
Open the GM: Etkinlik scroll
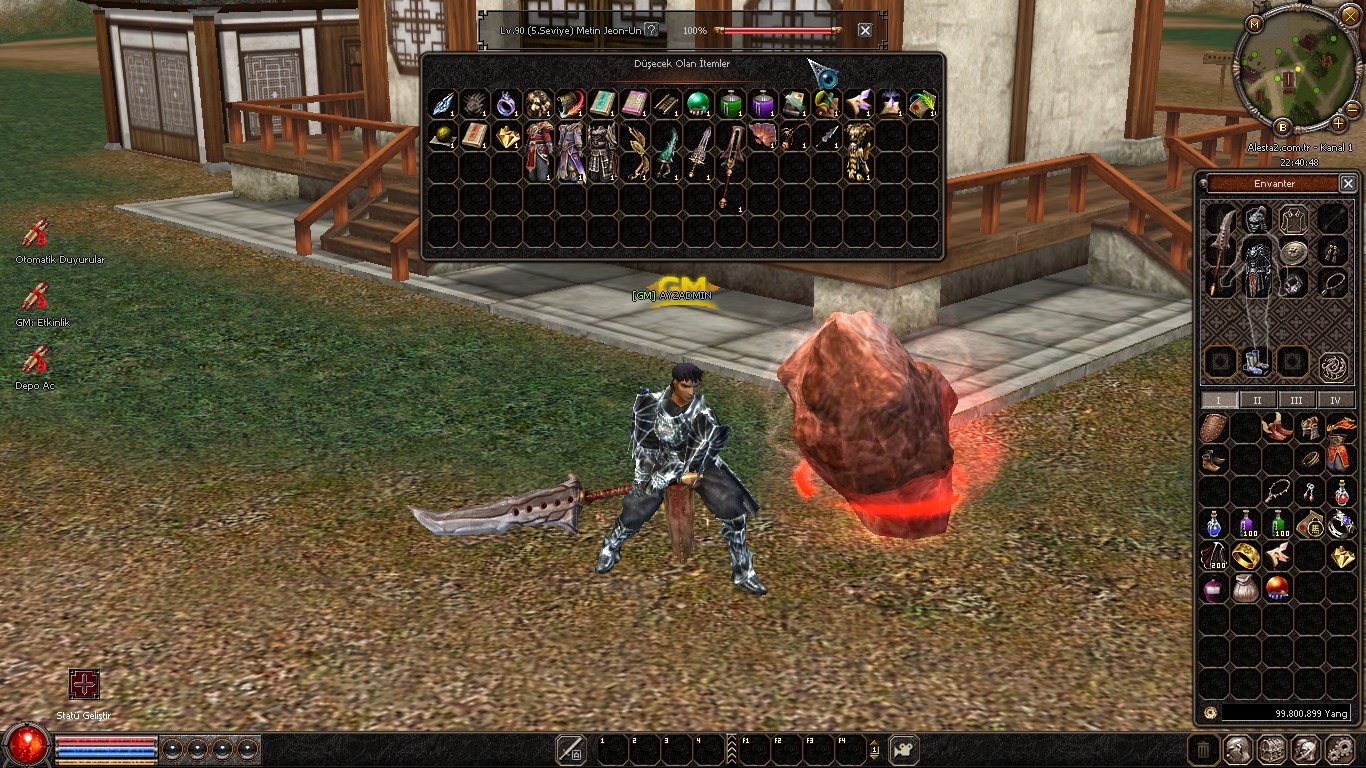point(36,297)
